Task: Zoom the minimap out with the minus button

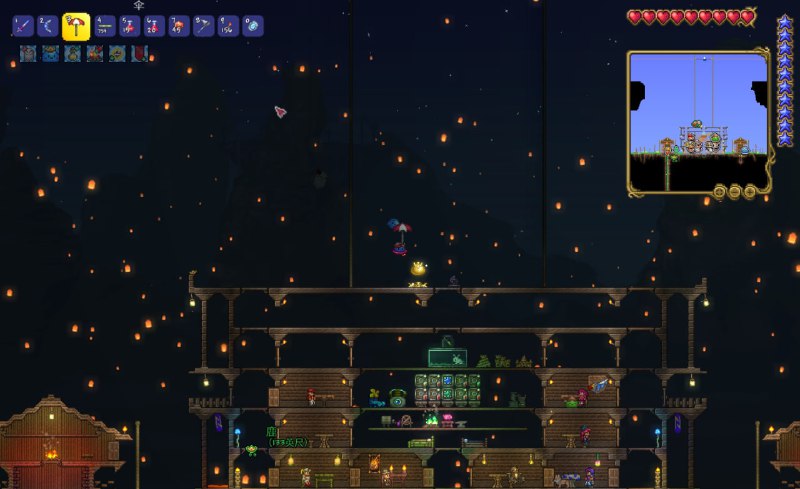Action: click(734, 191)
